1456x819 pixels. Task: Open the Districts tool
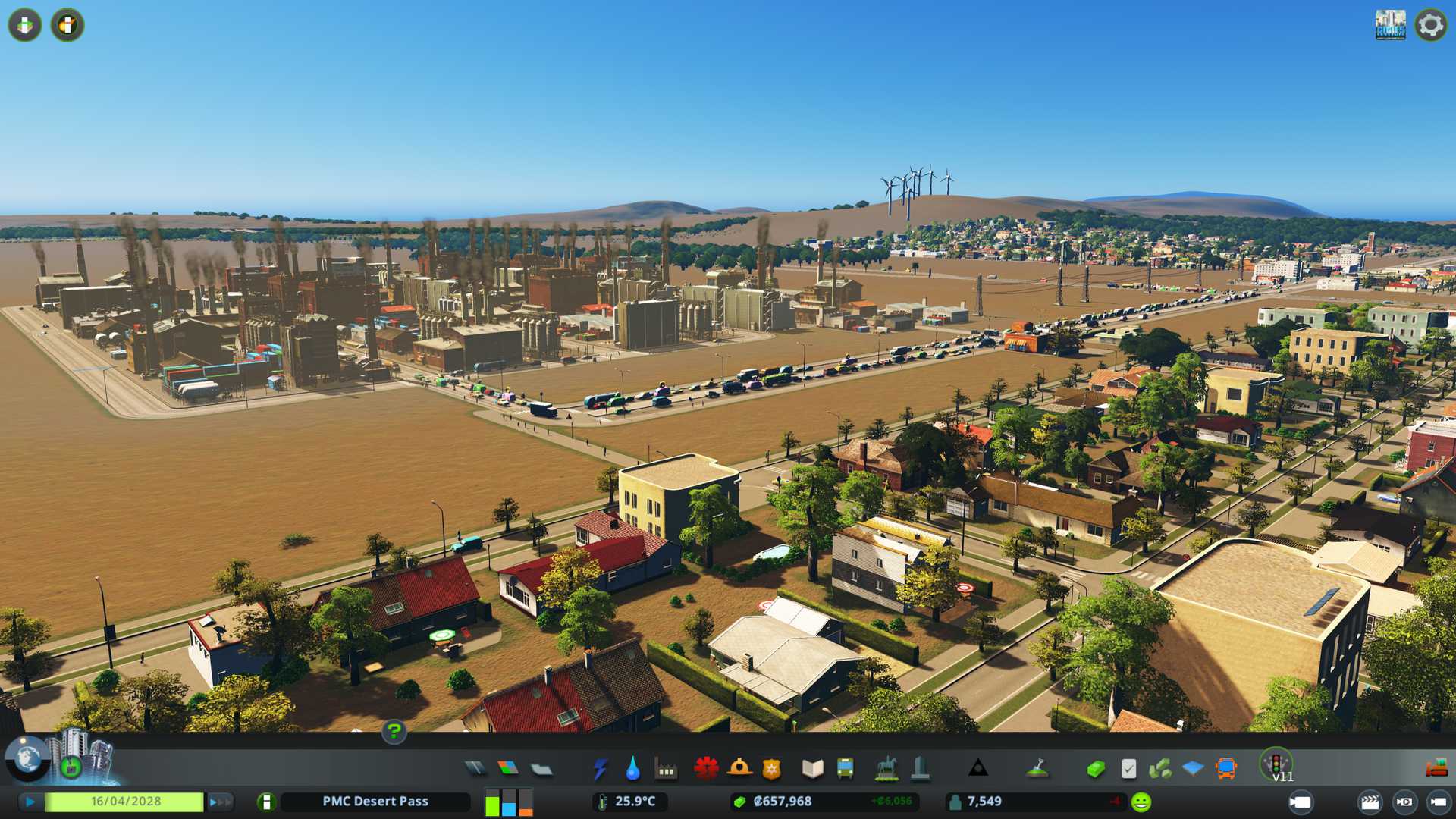tap(541, 769)
